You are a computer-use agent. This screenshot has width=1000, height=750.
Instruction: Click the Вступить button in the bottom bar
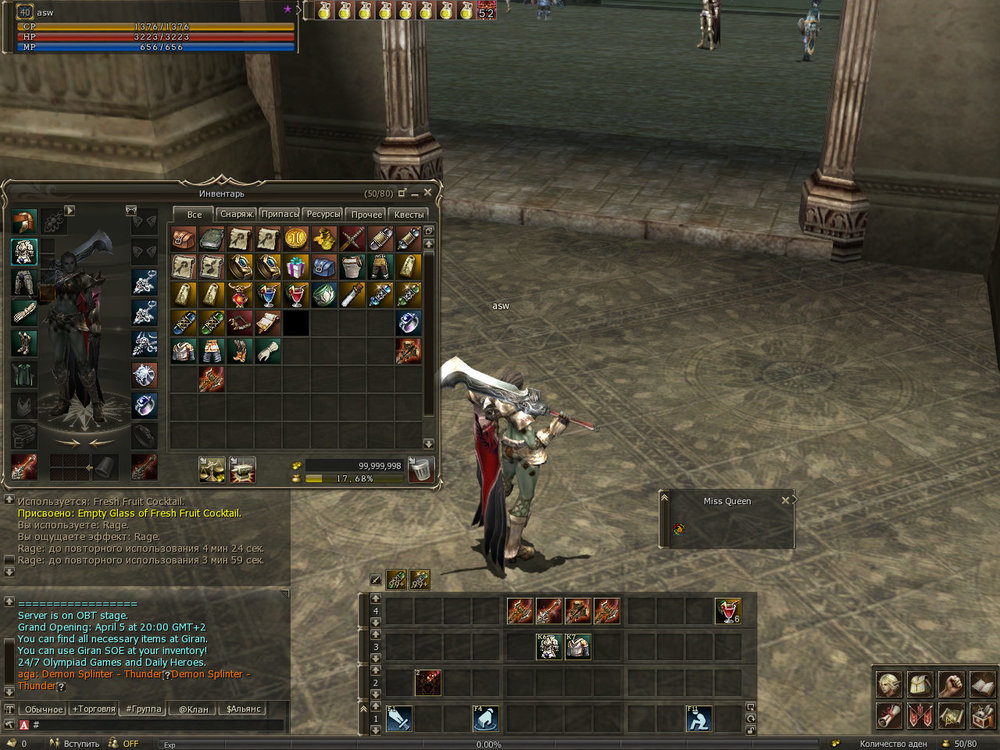[82, 744]
